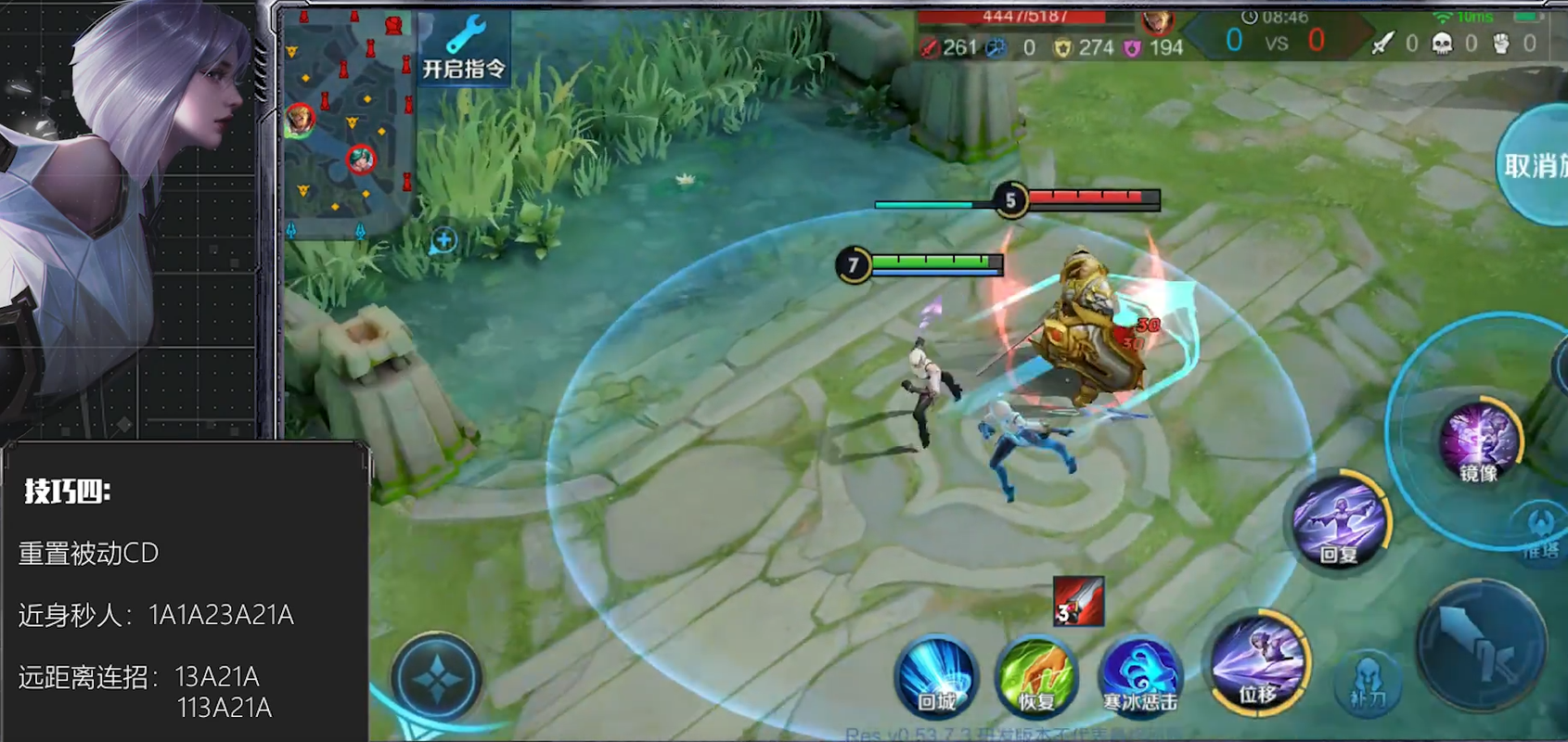The image size is (1568, 742).
Task: Tap the blue plus chat bubble icon
Action: [x=443, y=241]
